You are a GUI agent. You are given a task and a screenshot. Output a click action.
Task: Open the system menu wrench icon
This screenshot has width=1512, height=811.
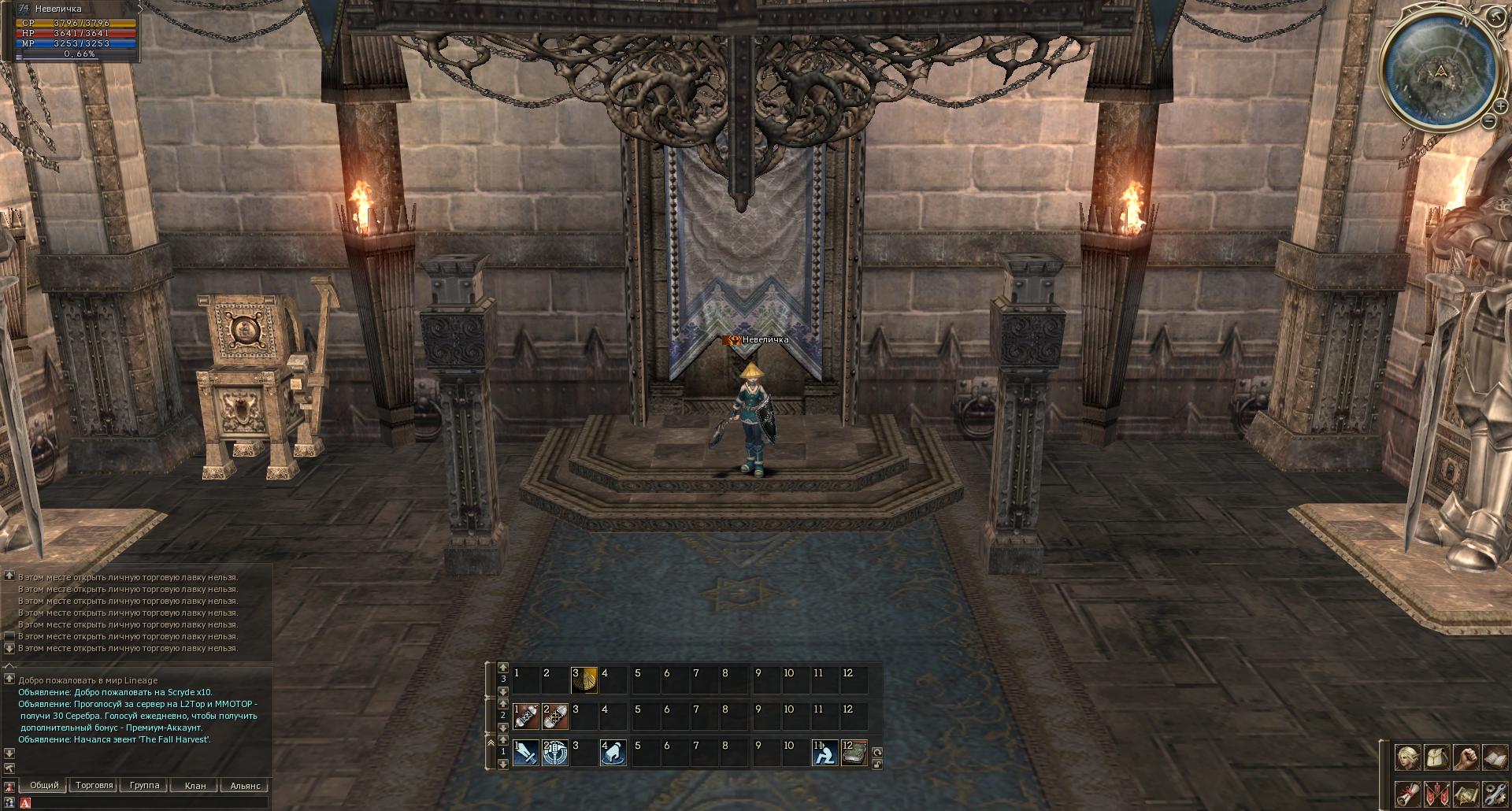[x=1494, y=793]
